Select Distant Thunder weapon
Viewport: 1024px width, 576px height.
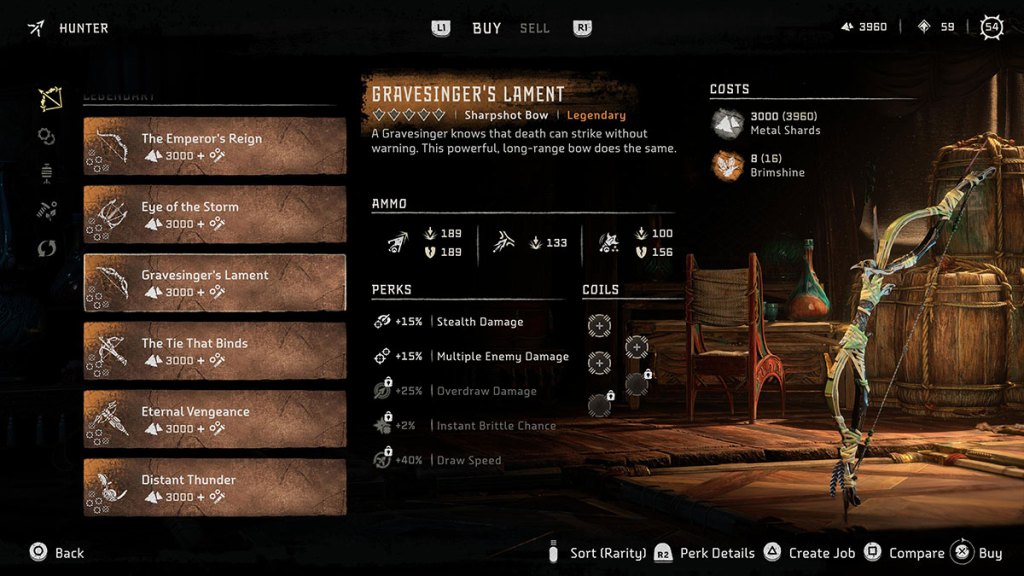point(214,487)
